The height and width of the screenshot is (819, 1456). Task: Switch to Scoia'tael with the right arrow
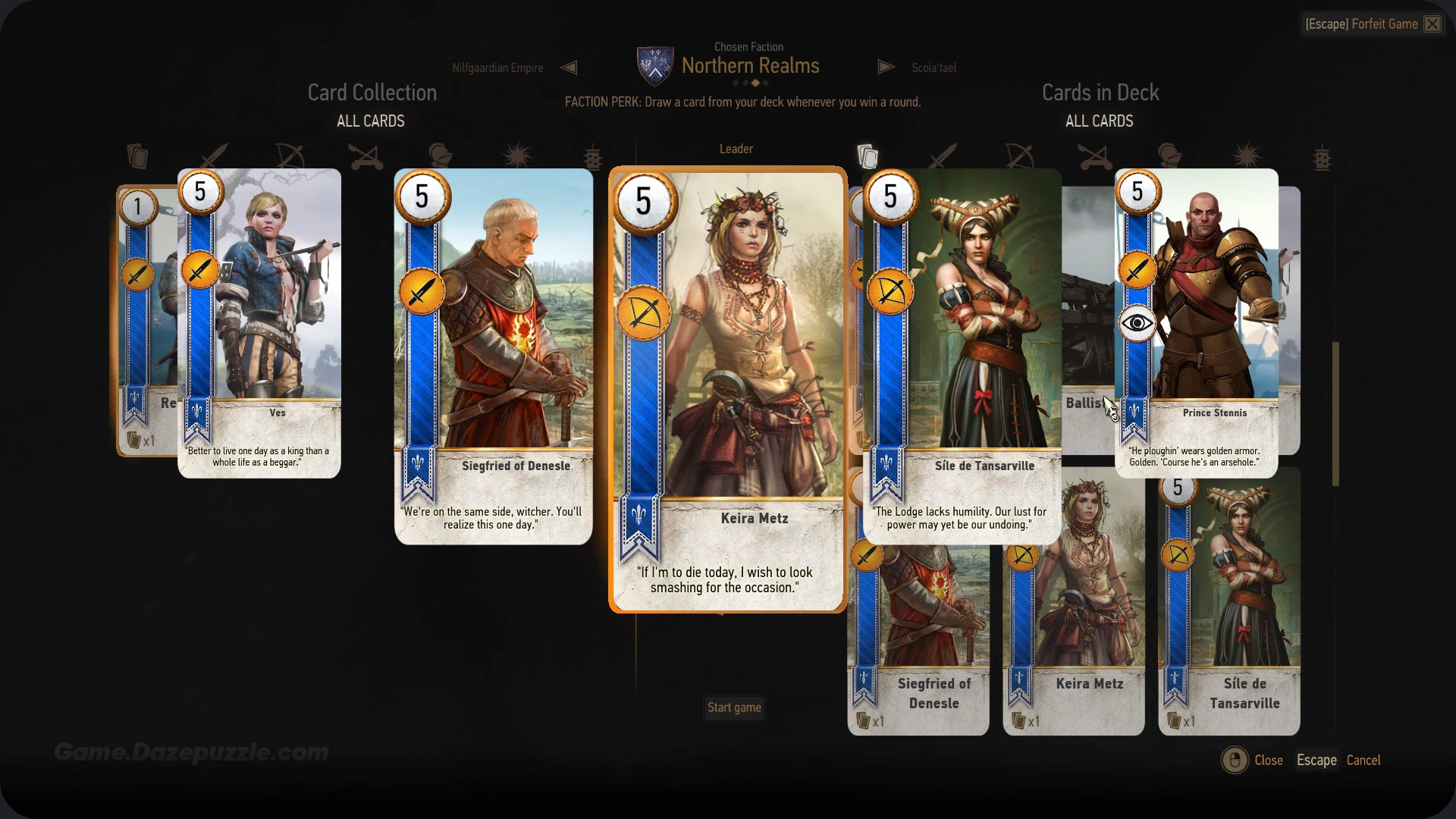click(x=886, y=67)
